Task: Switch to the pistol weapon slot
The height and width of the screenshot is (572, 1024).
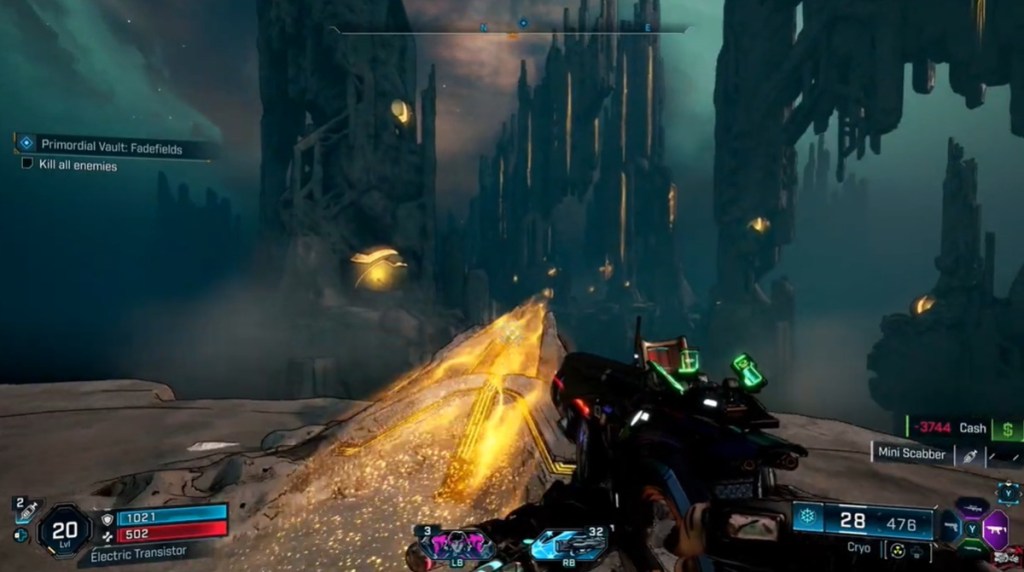Action: [949, 526]
